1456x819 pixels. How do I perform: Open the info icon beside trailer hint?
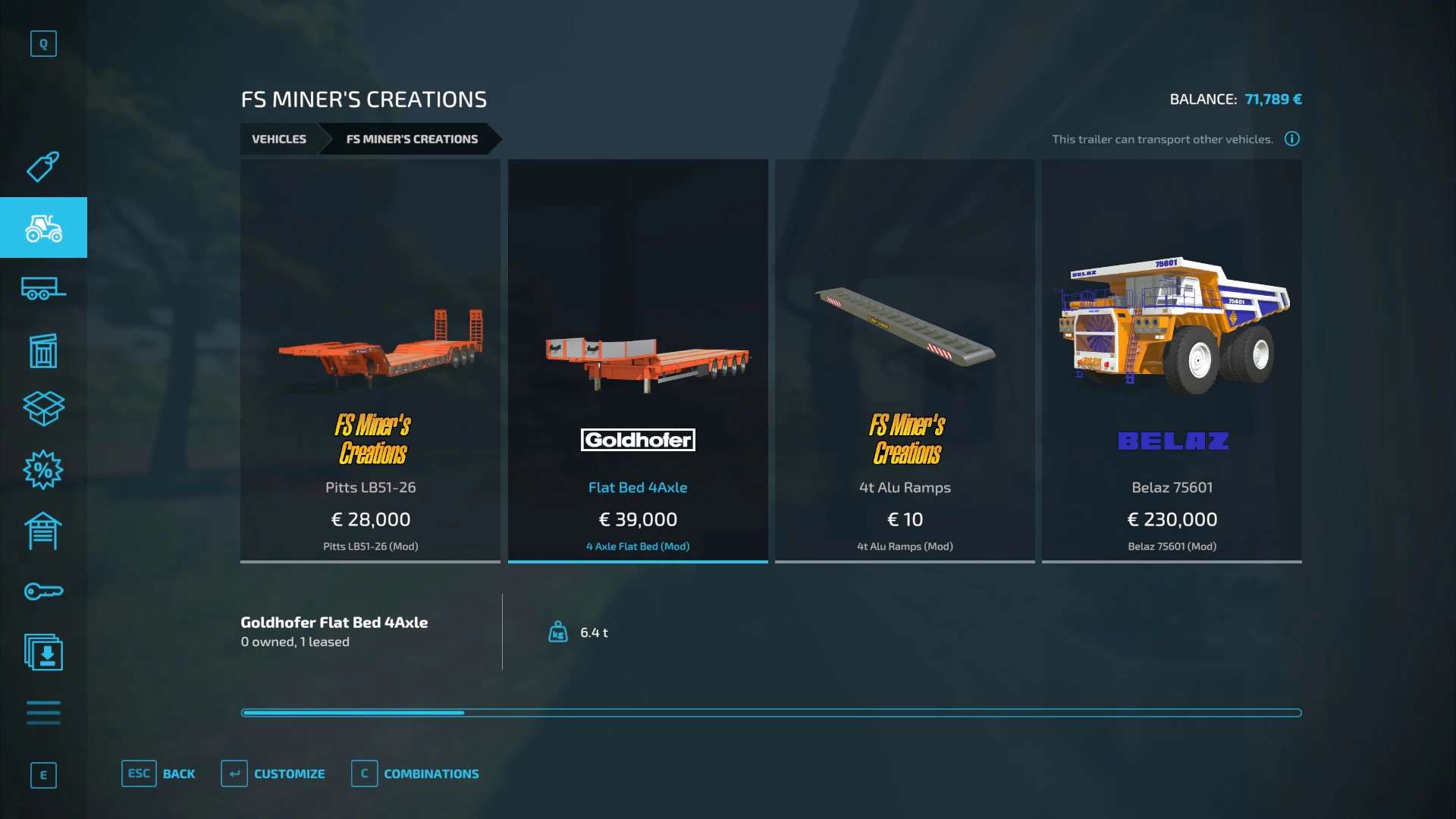tap(1292, 139)
